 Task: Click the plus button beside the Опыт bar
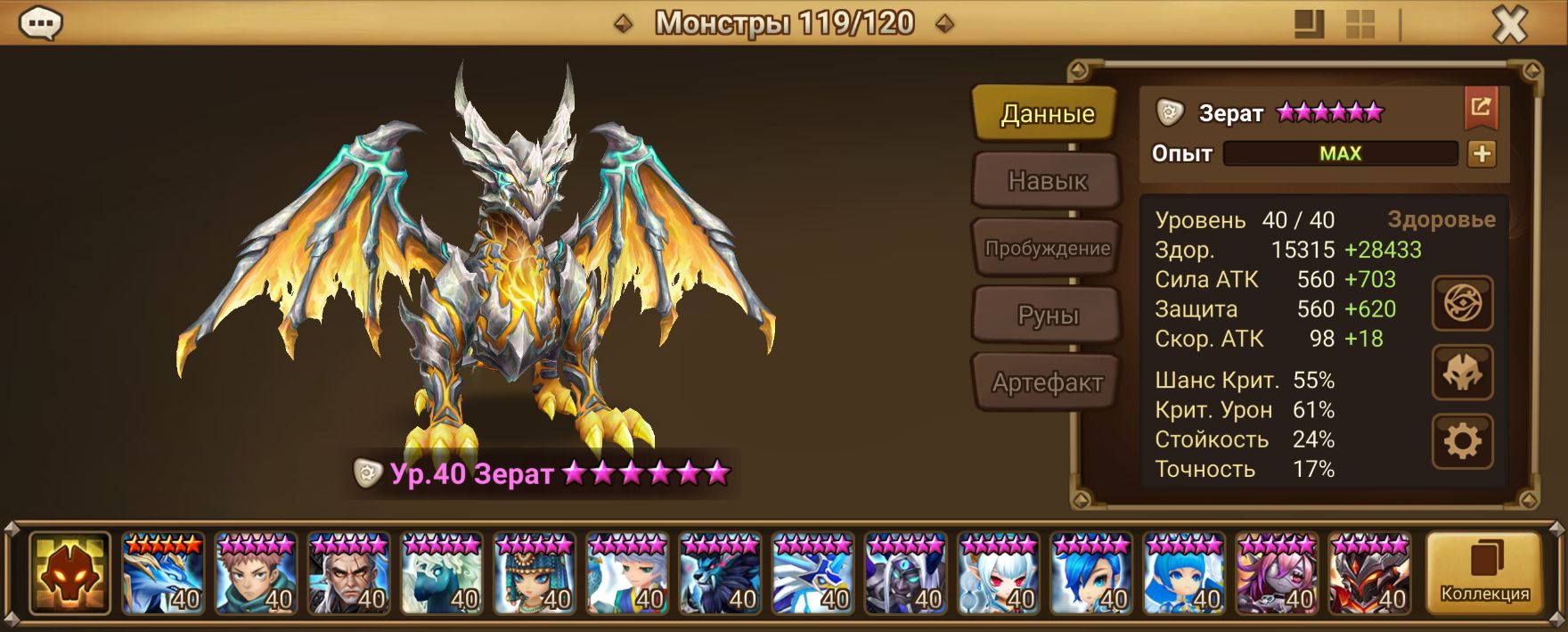click(1481, 153)
